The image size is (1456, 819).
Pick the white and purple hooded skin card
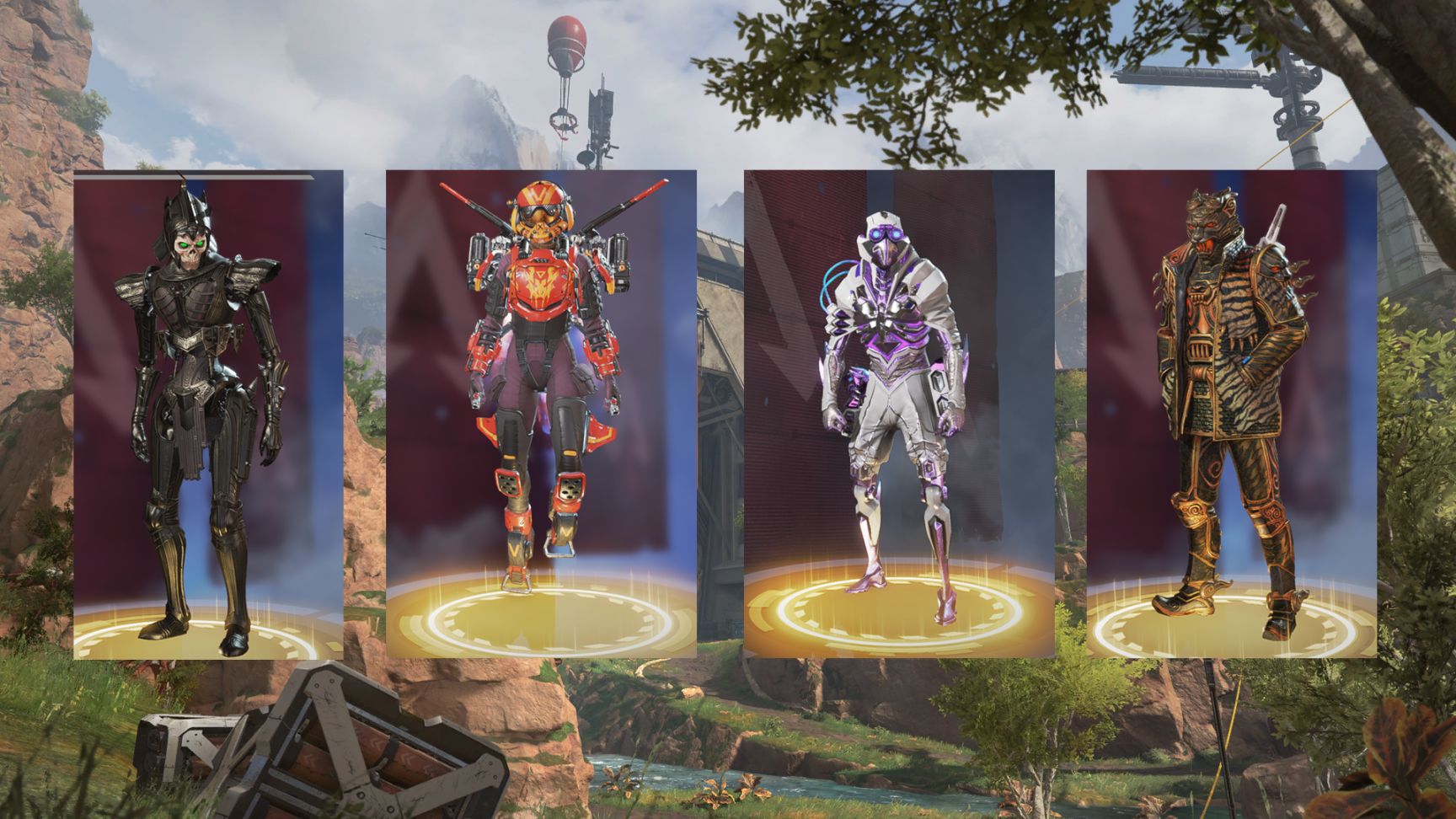point(899,414)
